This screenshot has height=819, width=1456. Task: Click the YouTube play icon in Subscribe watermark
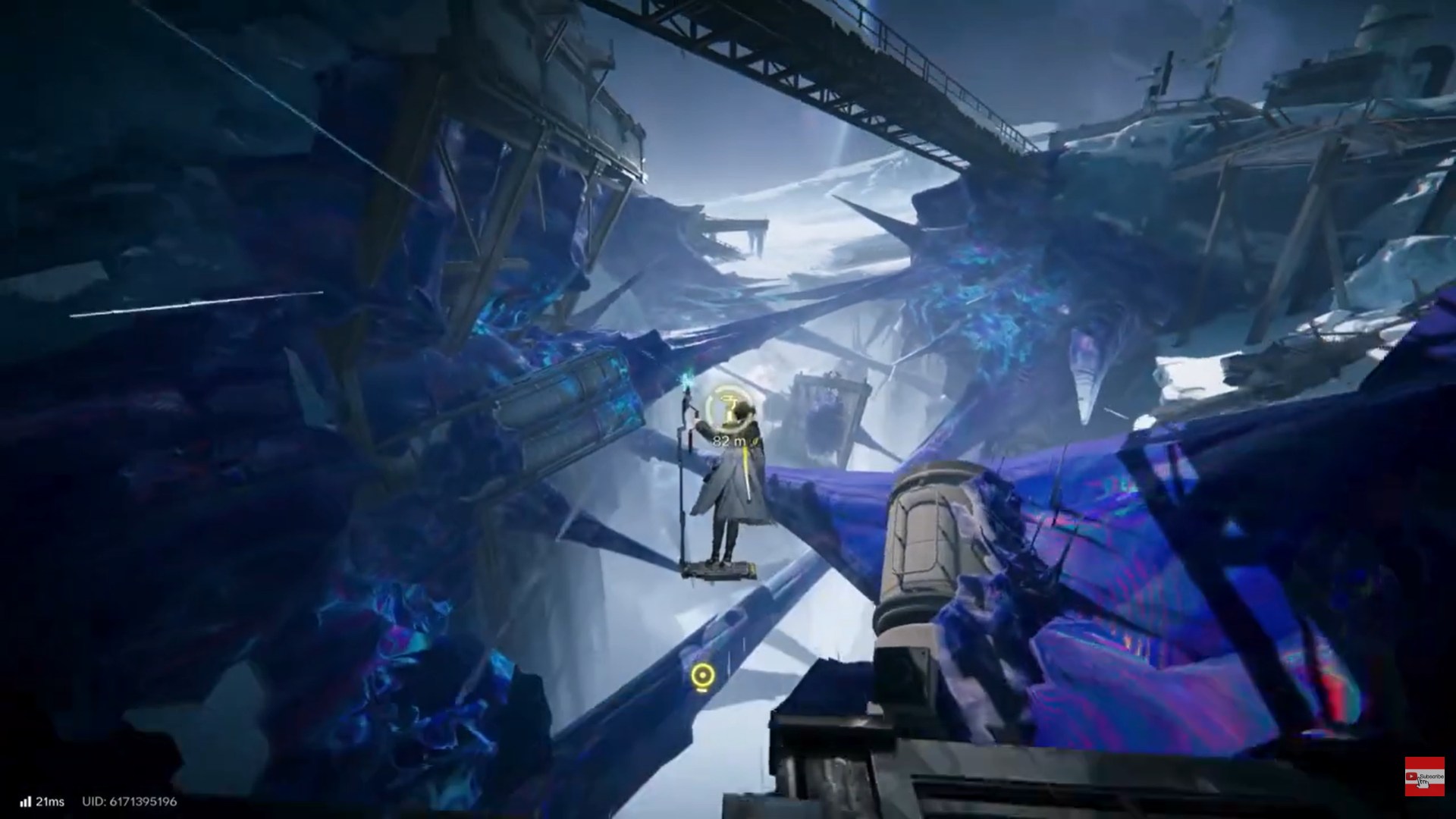[x=1411, y=776]
